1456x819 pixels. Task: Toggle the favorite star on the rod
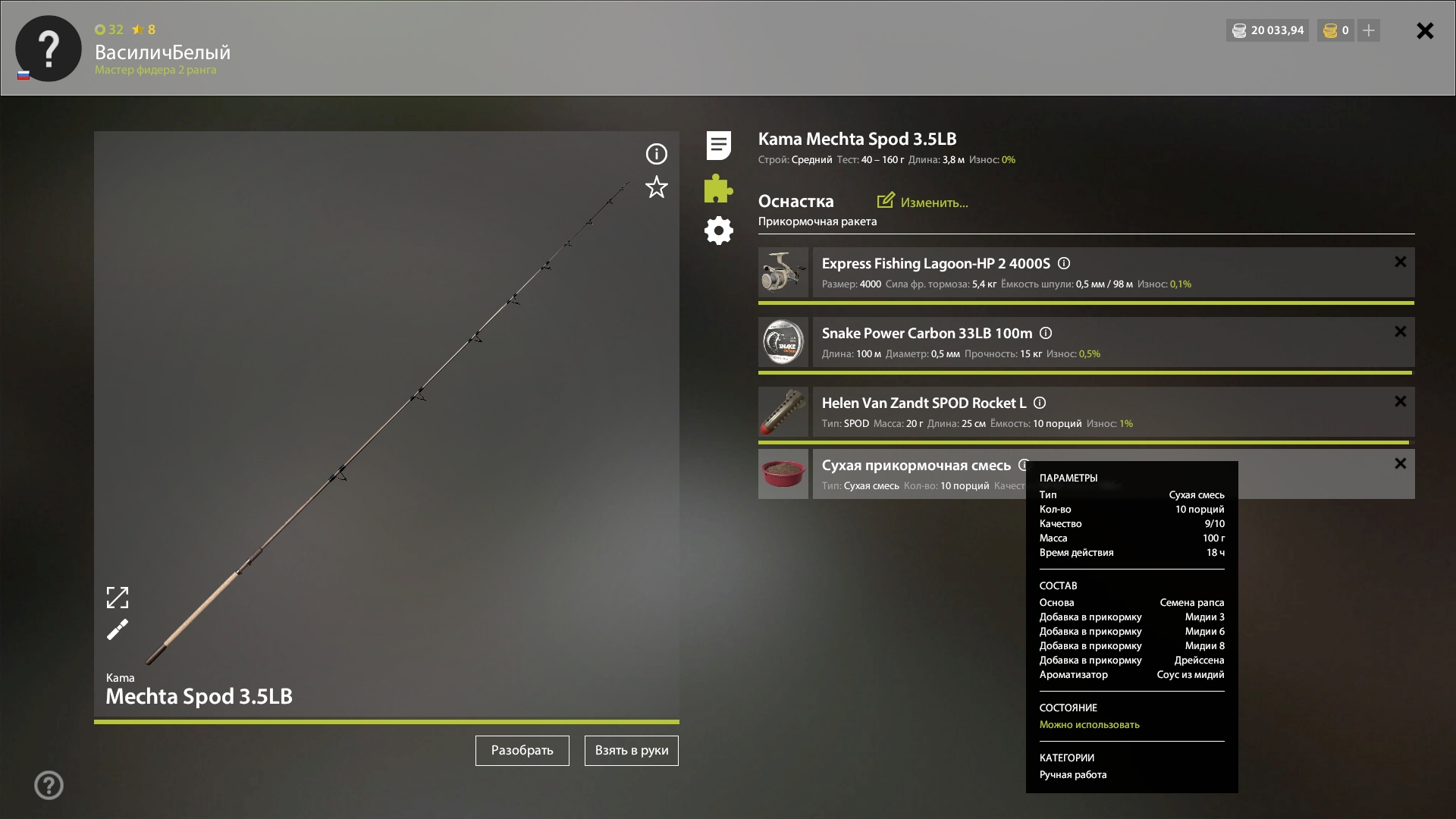pos(656,187)
